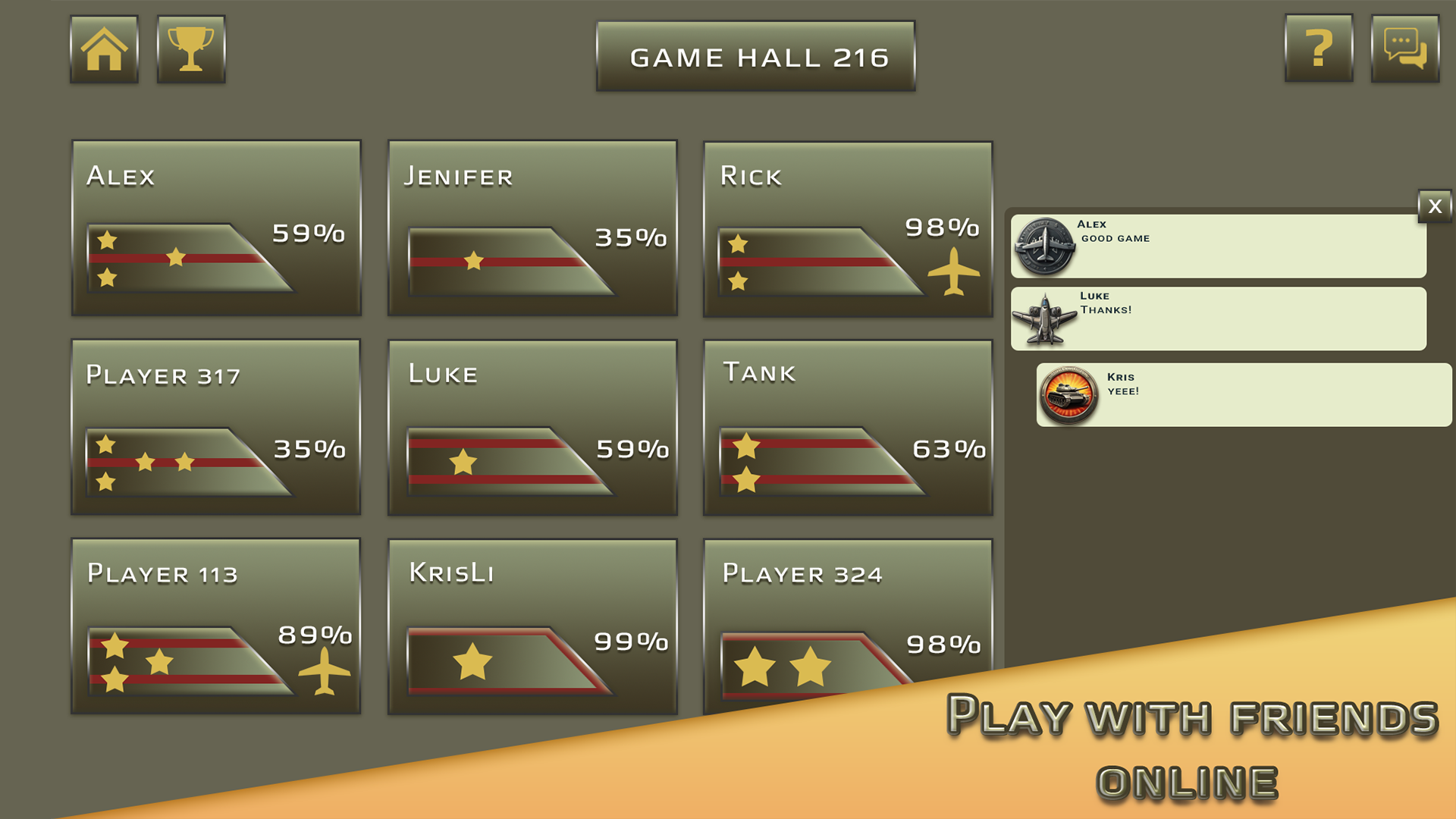
Task: Dismiss the chat panel with the X
Action: (x=1433, y=206)
